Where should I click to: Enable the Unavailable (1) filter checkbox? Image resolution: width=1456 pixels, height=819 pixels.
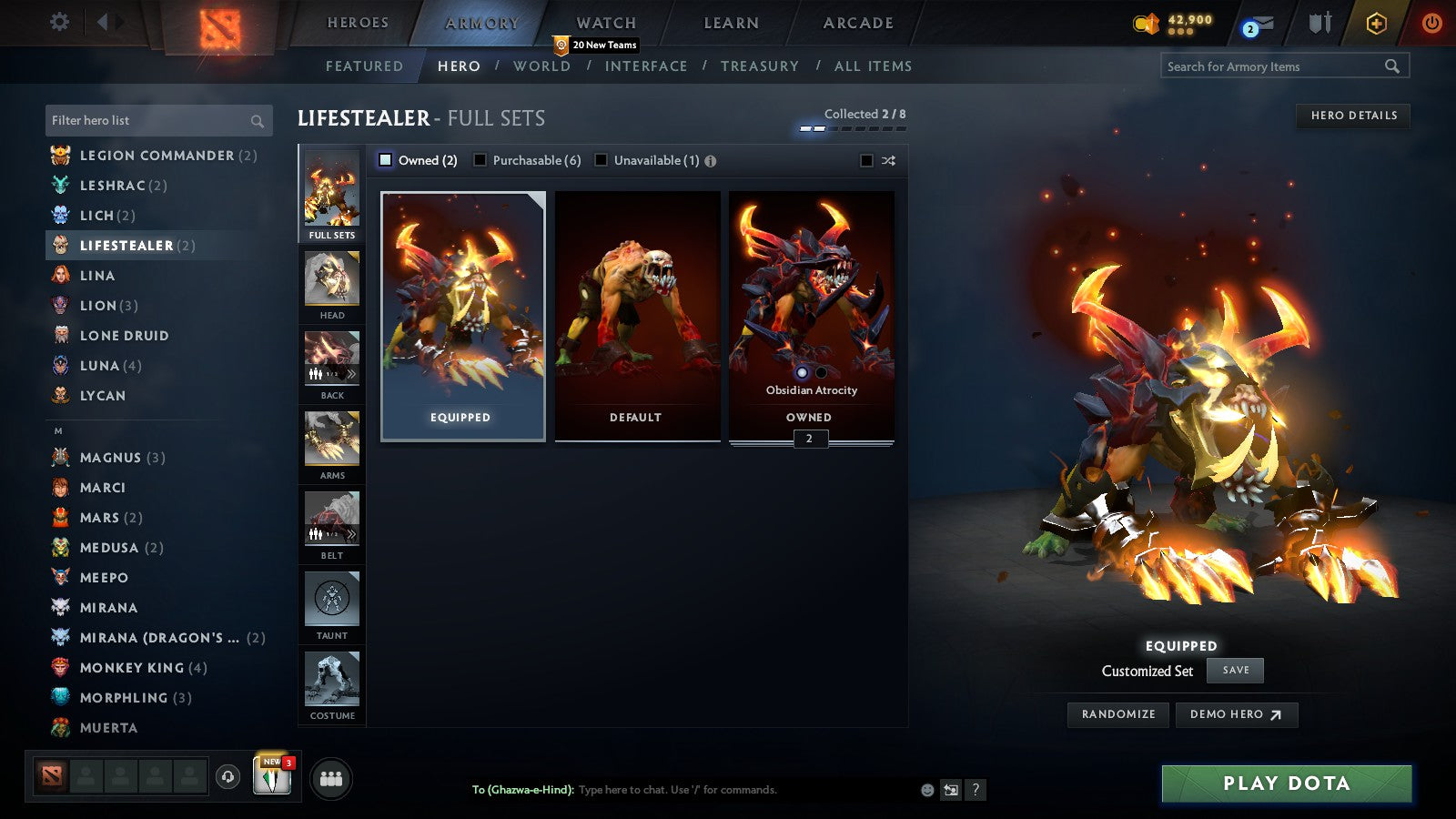[x=602, y=160]
